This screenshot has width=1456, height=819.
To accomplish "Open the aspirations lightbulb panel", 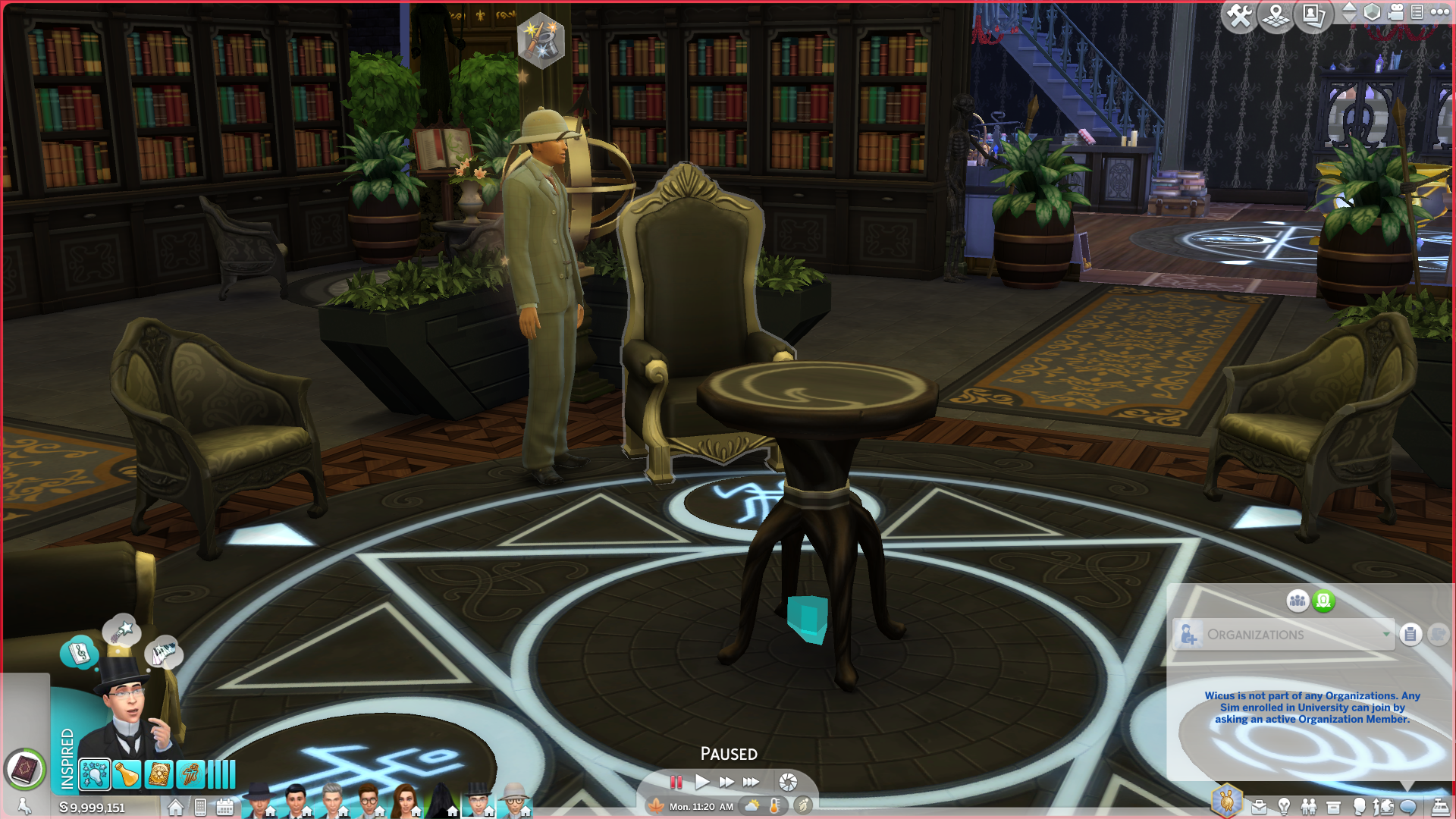I will click(1284, 808).
